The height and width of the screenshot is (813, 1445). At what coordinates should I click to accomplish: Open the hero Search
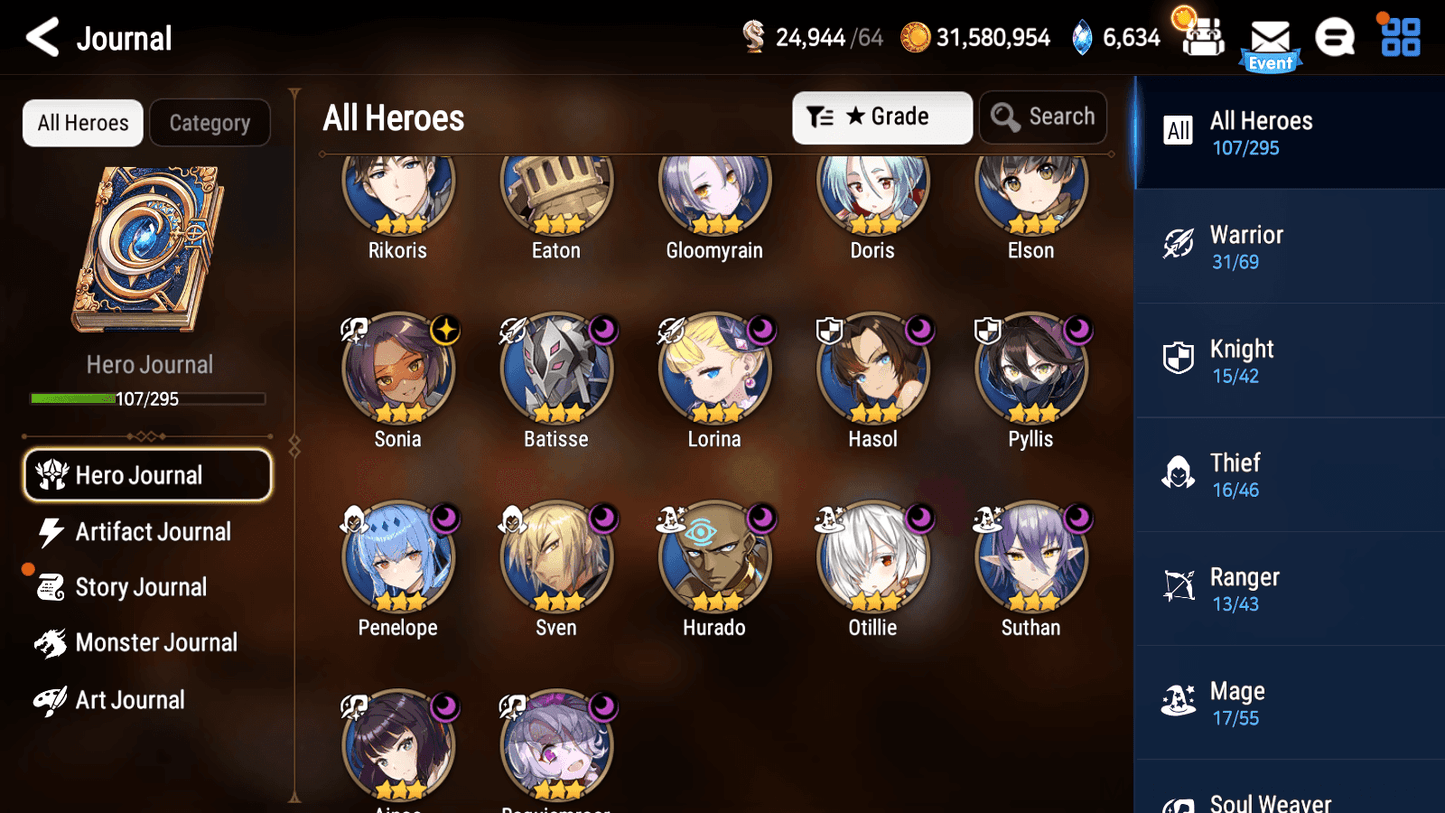click(x=1043, y=116)
